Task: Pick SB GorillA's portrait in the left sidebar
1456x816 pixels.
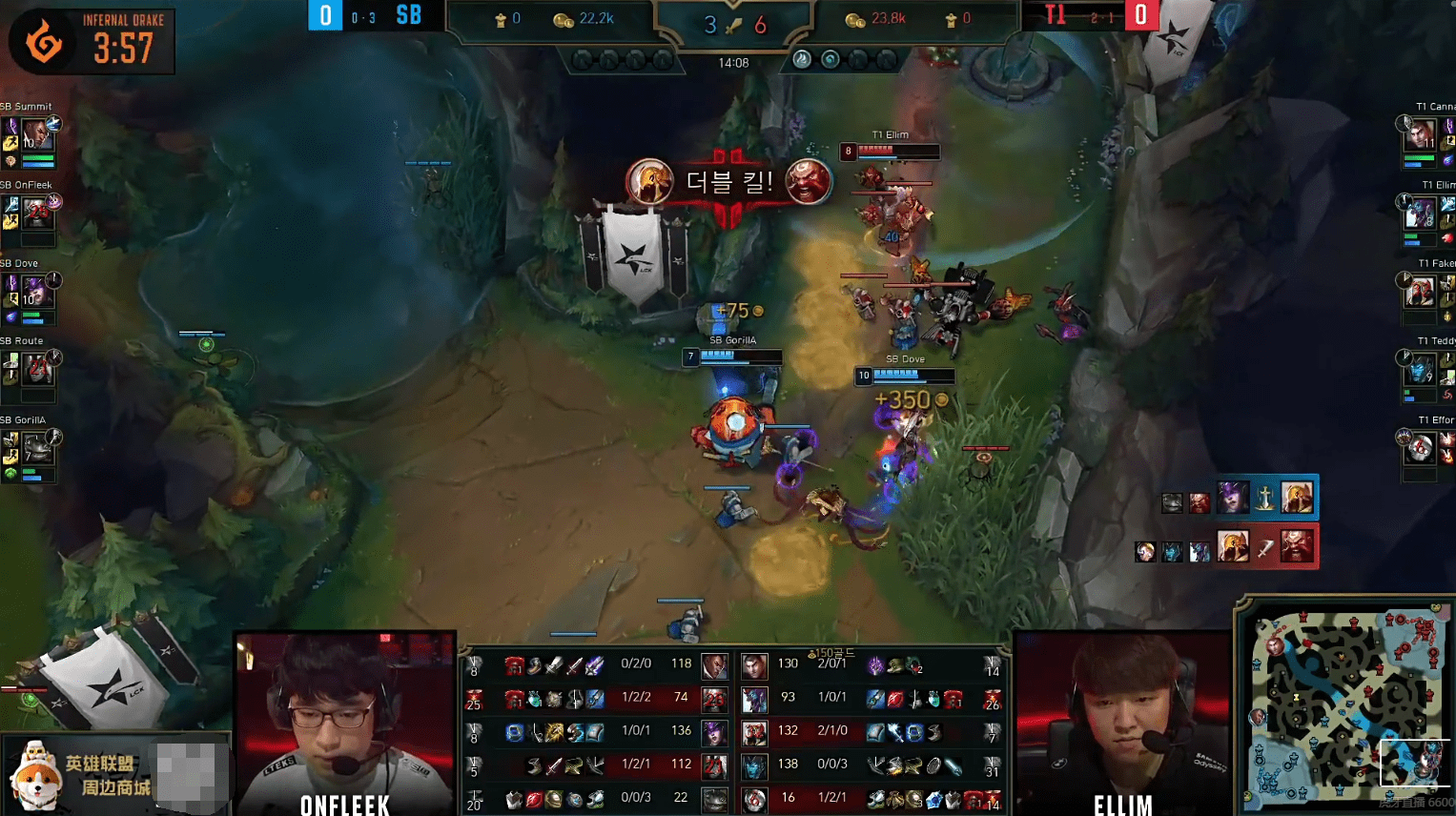Action: [x=37, y=447]
